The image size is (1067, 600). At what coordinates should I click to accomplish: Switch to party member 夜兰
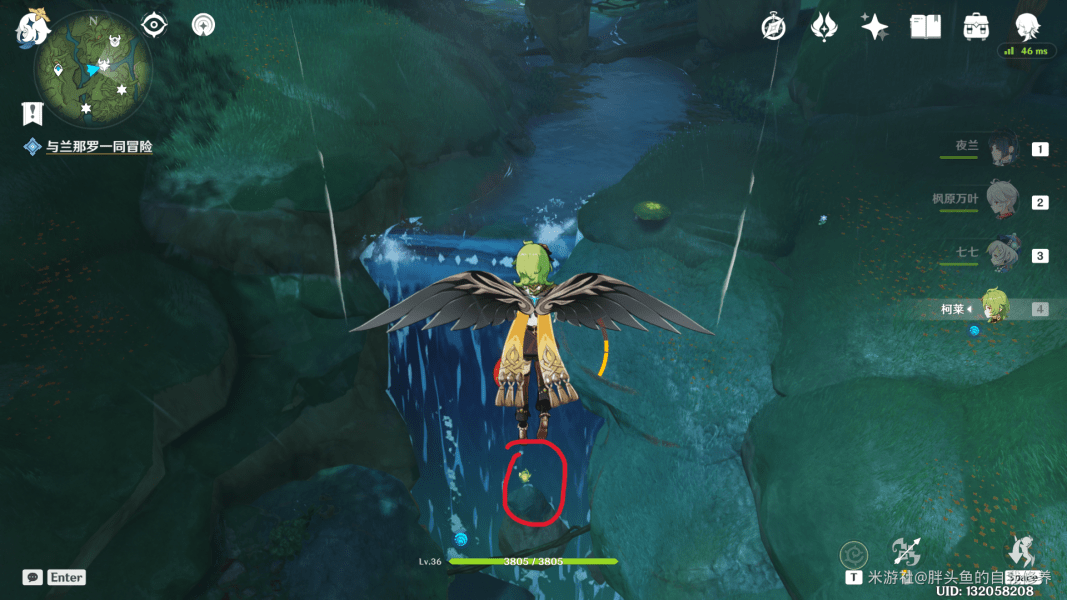pyautogui.click(x=1003, y=149)
